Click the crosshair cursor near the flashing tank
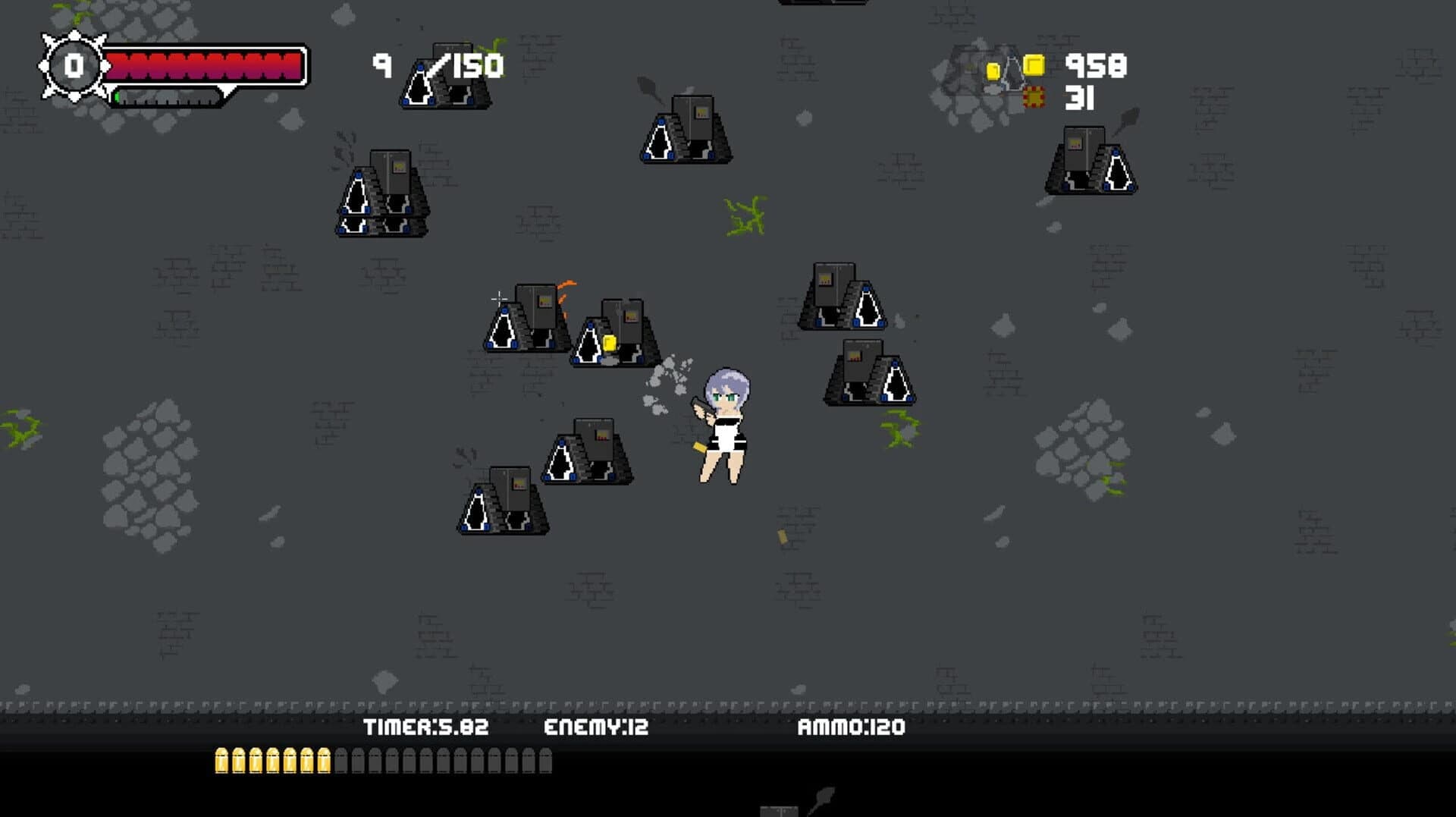 [x=498, y=299]
